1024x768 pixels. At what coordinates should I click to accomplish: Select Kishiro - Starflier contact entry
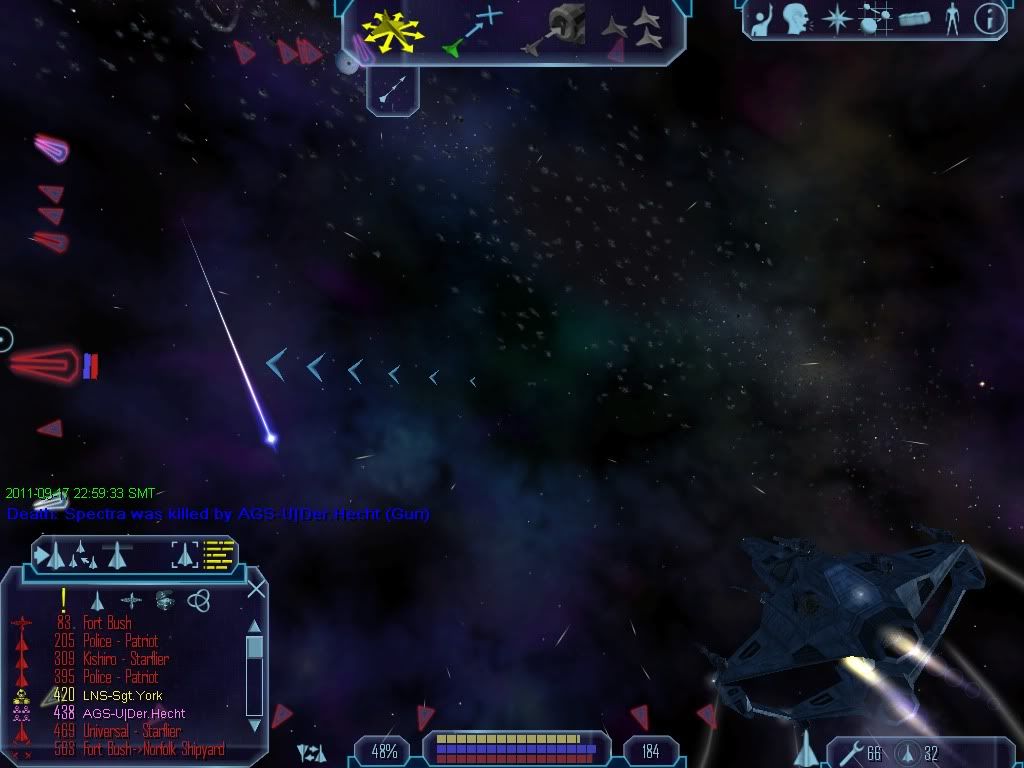tap(125, 659)
